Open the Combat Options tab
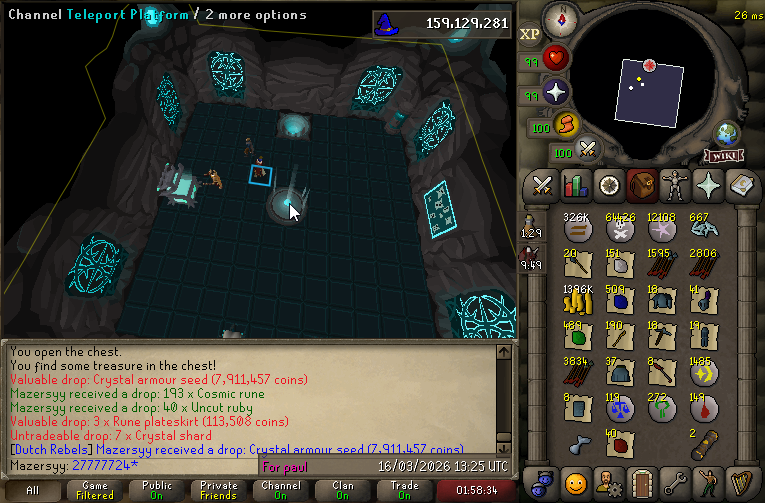Viewport: 765px width, 503px height. tap(543, 186)
